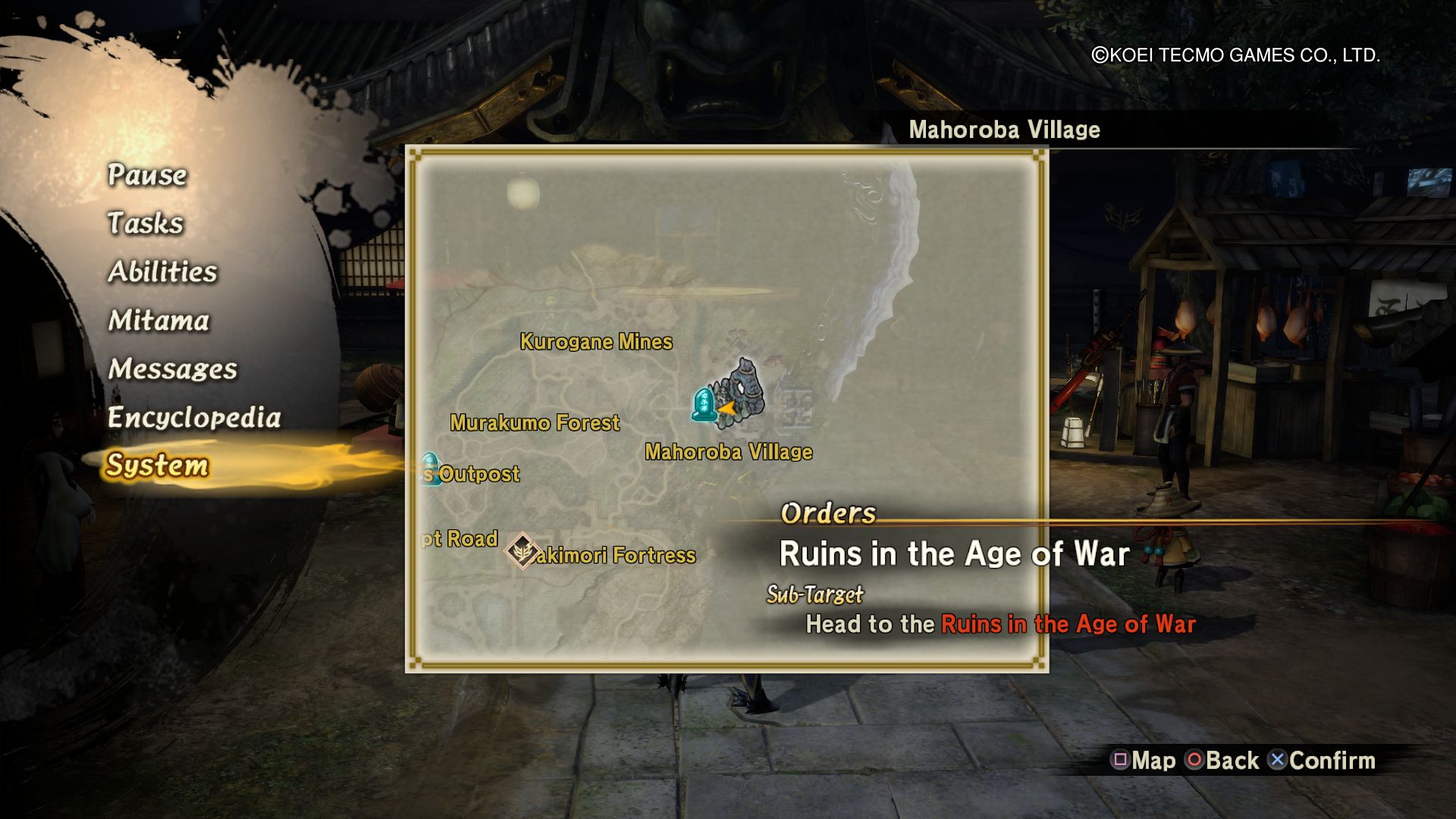Choose Murakumo Forest on the map
This screenshot has height=819, width=1456.
click(x=535, y=422)
